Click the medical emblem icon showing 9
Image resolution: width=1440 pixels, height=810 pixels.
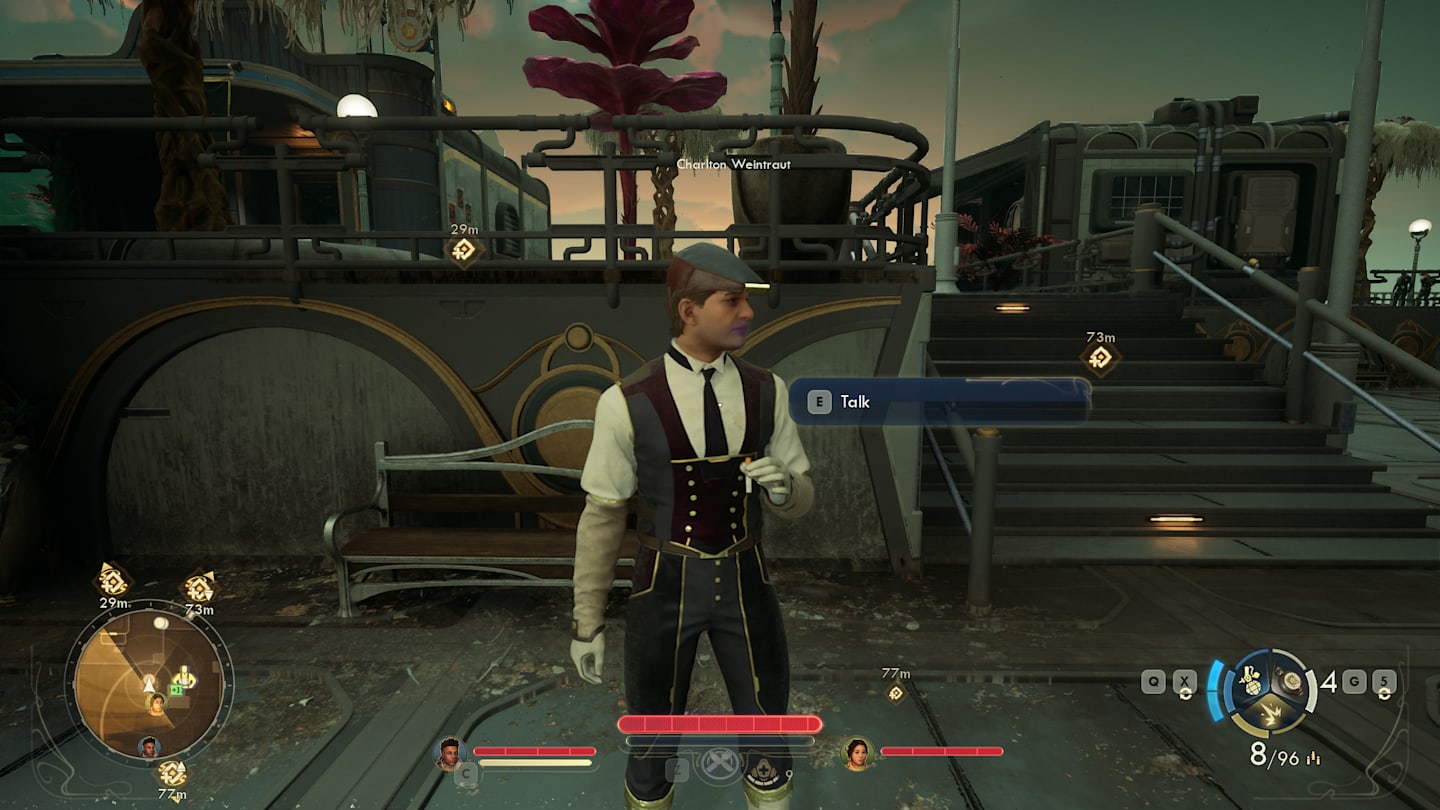click(765, 767)
